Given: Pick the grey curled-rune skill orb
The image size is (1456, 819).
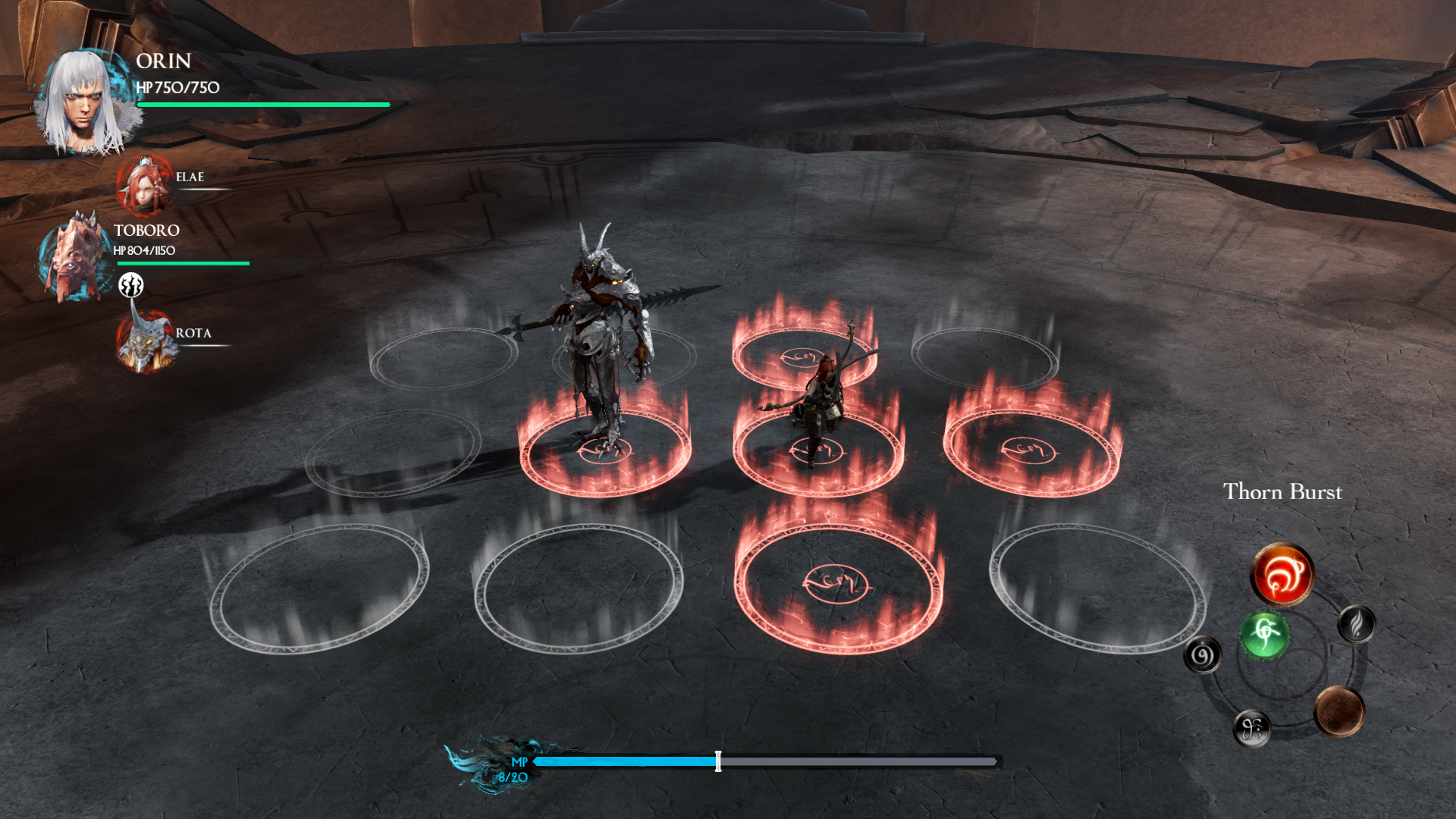Looking at the screenshot, I should (x=1251, y=729).
